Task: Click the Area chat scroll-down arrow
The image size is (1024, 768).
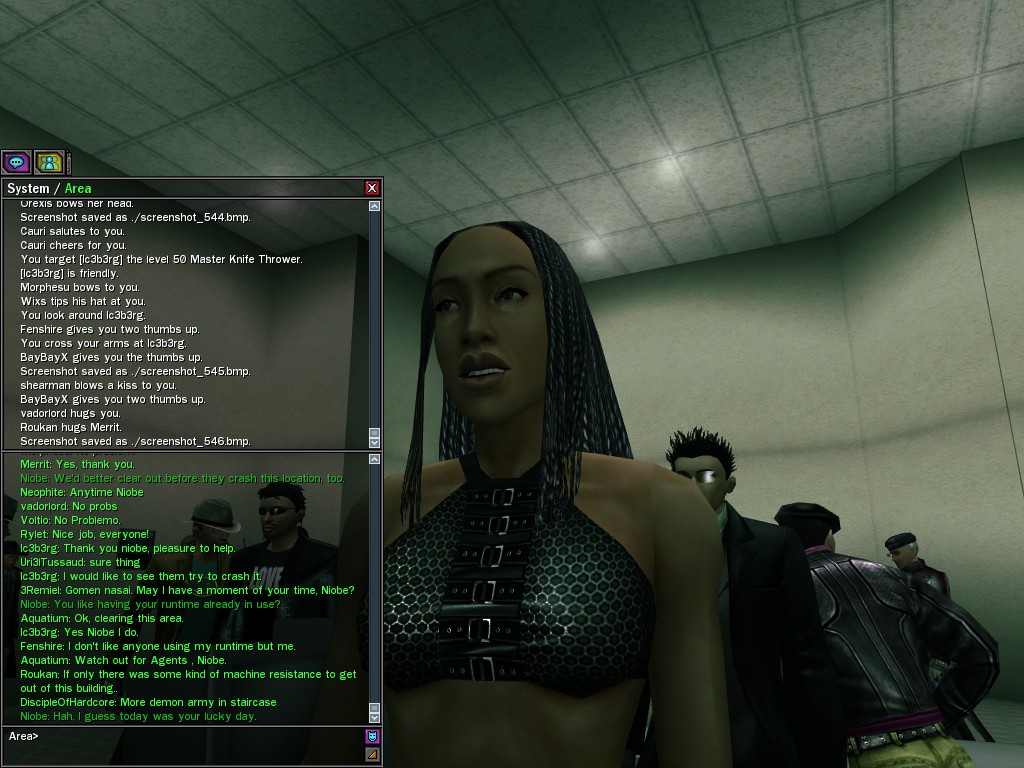Action: tap(375, 717)
